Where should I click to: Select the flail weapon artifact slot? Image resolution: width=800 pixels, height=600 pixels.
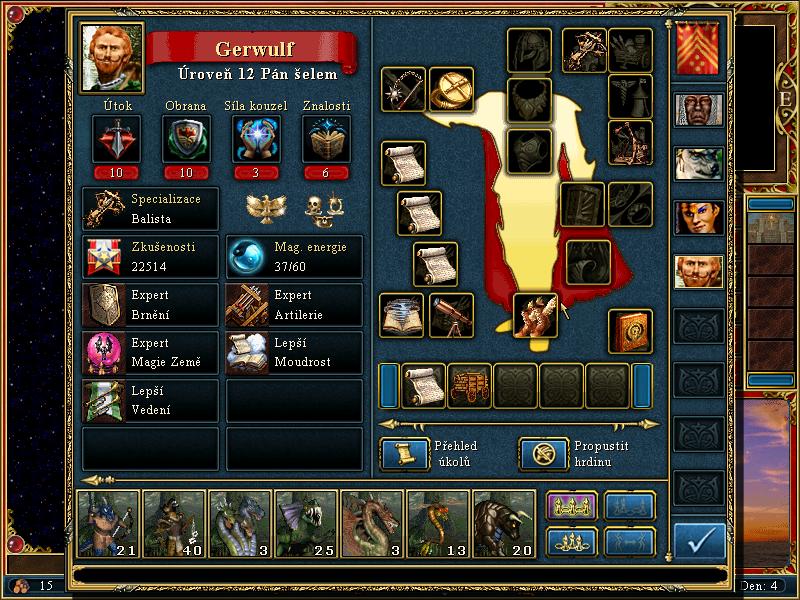[x=403, y=90]
